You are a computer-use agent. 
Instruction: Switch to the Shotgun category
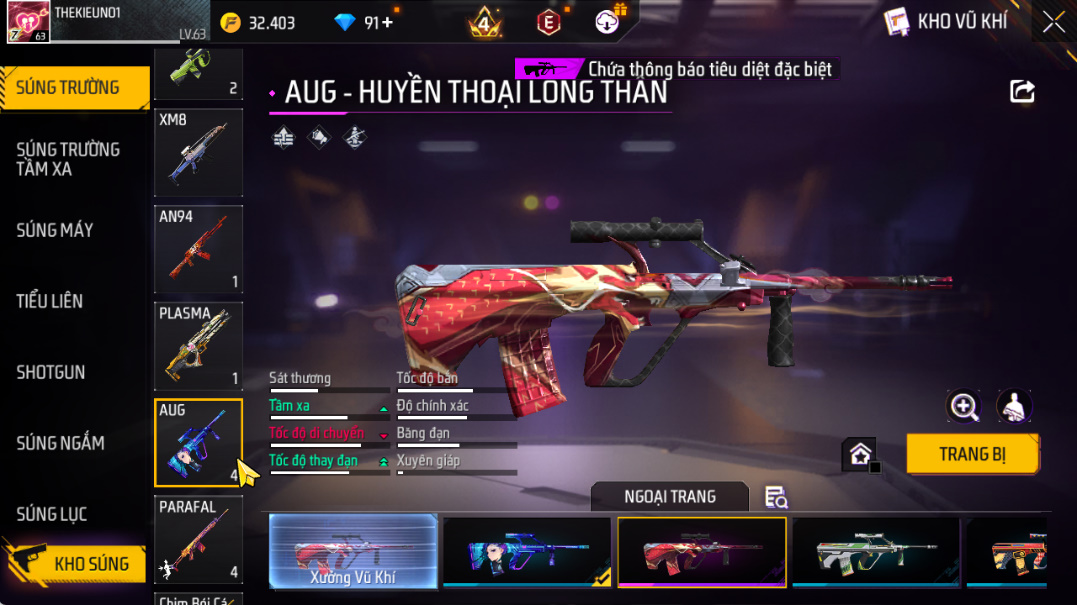(x=51, y=372)
